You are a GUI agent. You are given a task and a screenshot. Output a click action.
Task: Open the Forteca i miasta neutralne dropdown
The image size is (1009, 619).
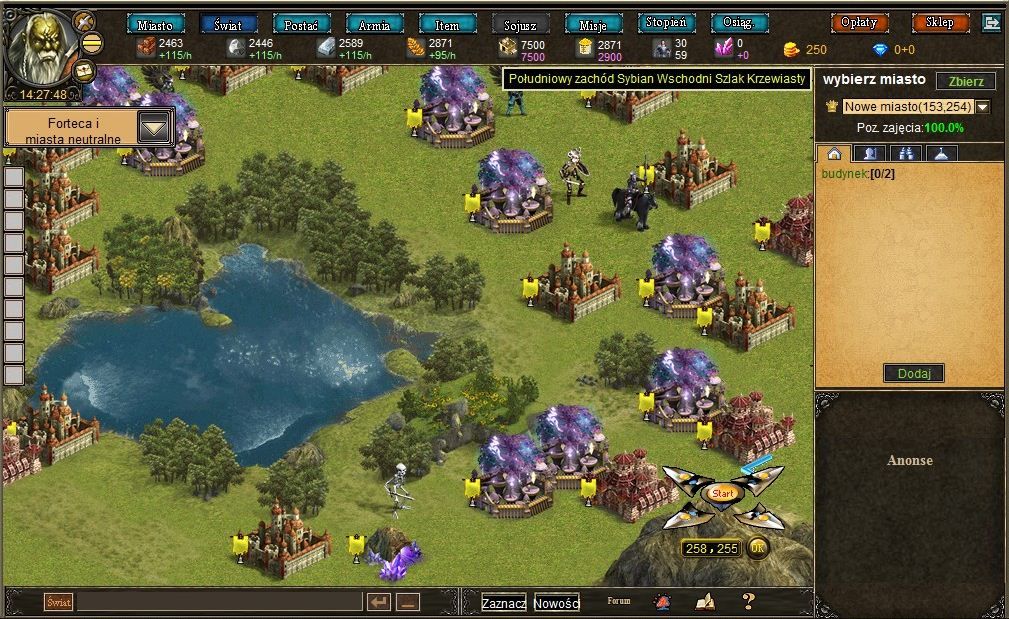154,127
